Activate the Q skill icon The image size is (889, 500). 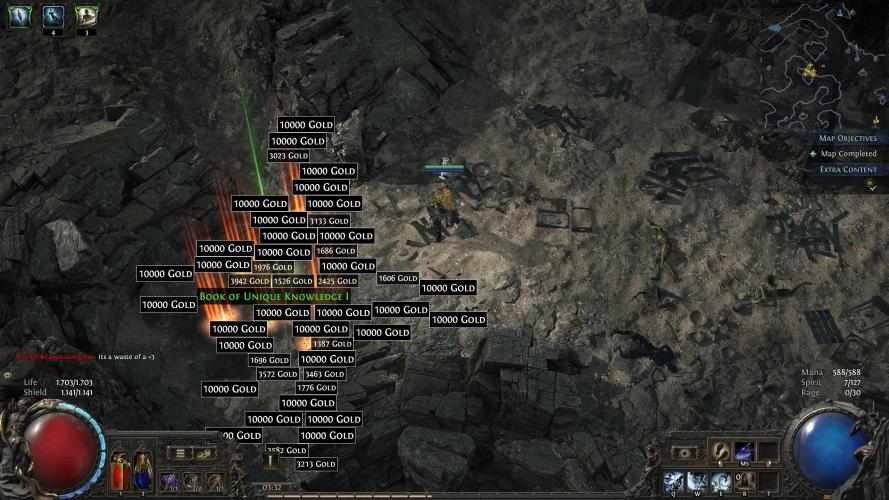point(673,481)
